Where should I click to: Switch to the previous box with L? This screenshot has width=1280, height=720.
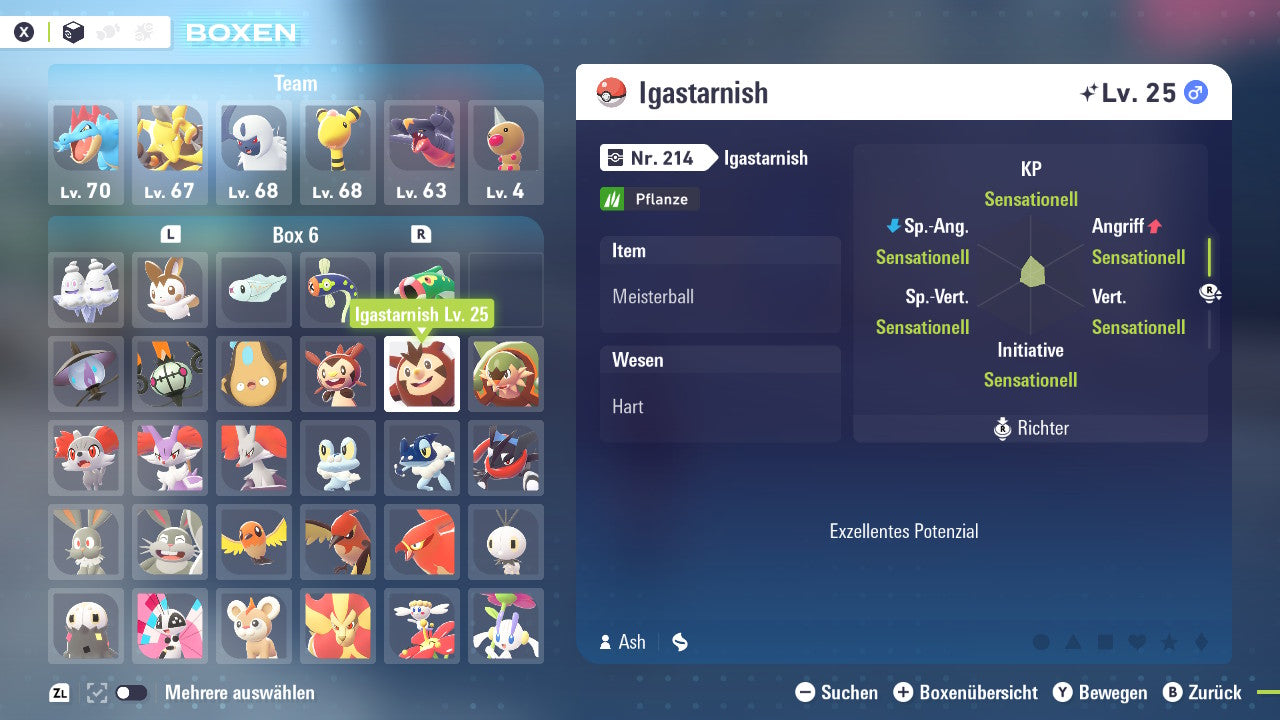170,234
